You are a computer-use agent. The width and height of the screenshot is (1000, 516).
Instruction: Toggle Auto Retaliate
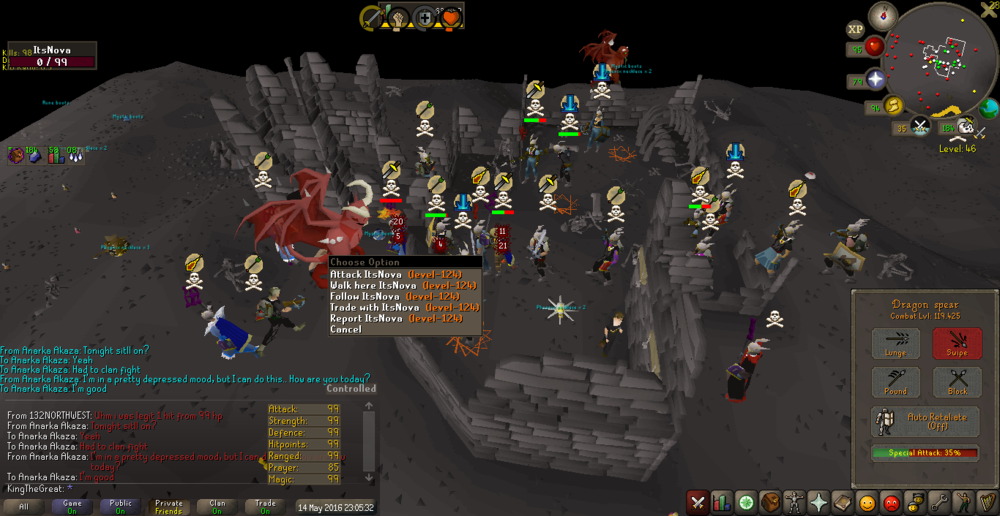(x=926, y=422)
